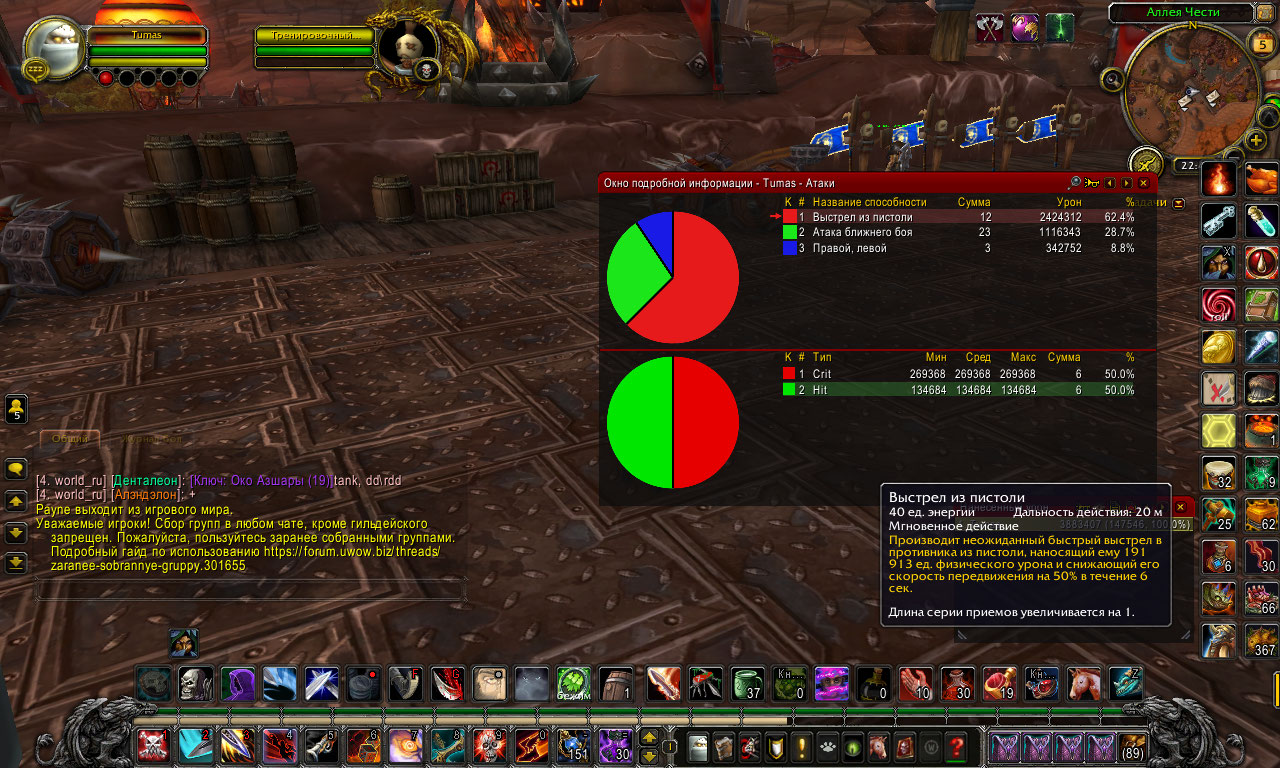Open the calendar button showing 5

(x=1259, y=42)
